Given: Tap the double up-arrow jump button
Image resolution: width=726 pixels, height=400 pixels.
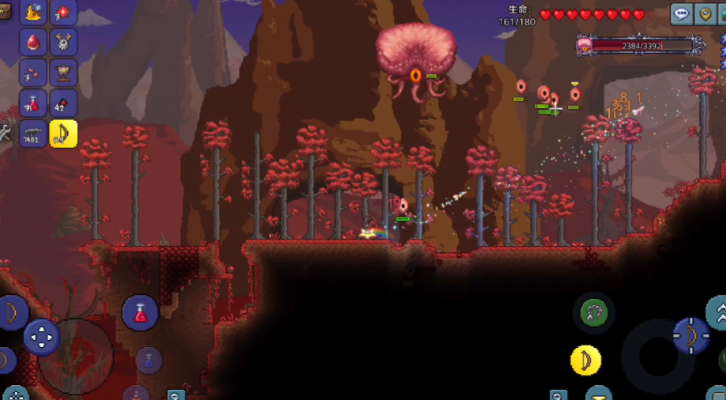Looking at the screenshot, I should click(x=718, y=312).
